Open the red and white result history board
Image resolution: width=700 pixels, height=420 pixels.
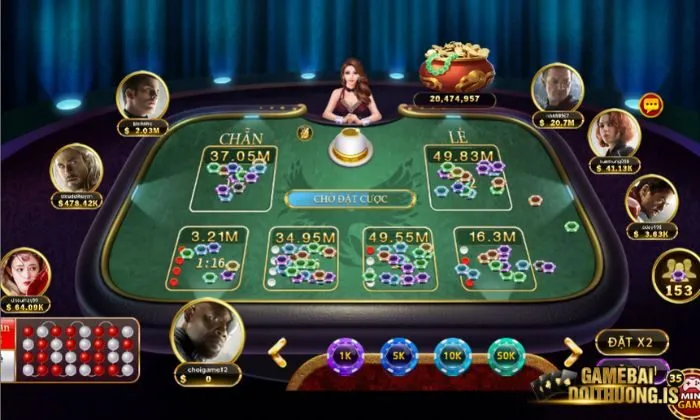tap(76, 349)
